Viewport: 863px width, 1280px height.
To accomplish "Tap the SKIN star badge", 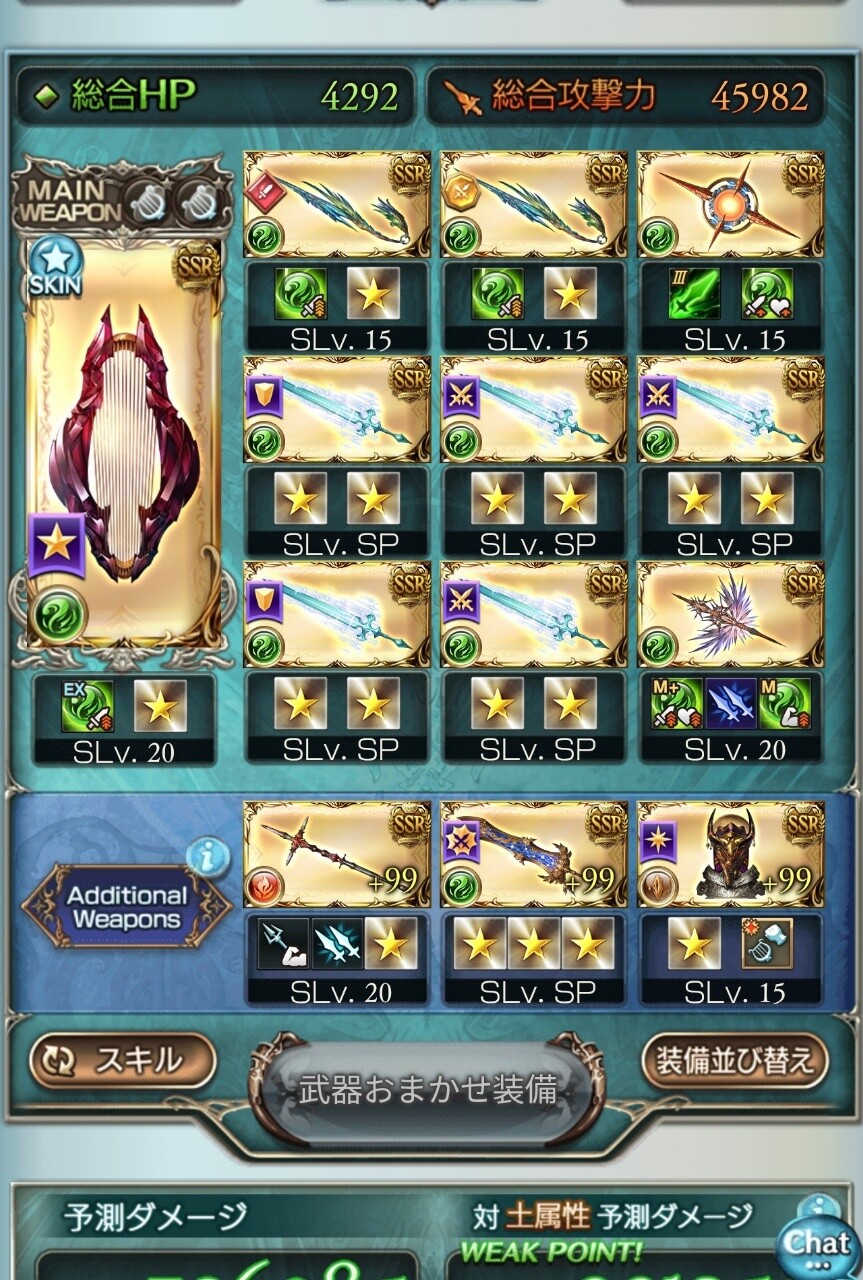I will tap(55, 264).
